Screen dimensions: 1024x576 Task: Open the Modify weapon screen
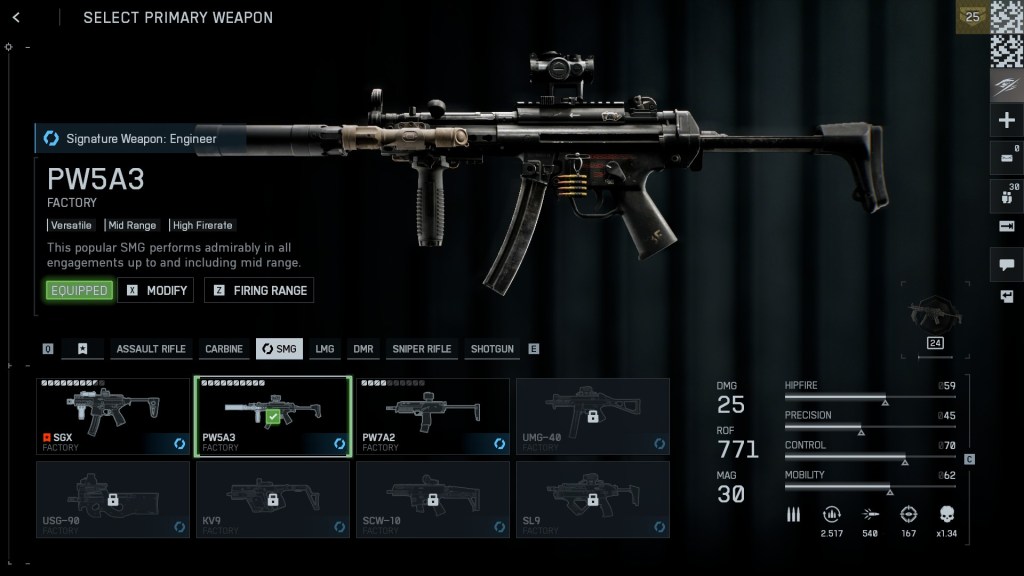tap(156, 290)
